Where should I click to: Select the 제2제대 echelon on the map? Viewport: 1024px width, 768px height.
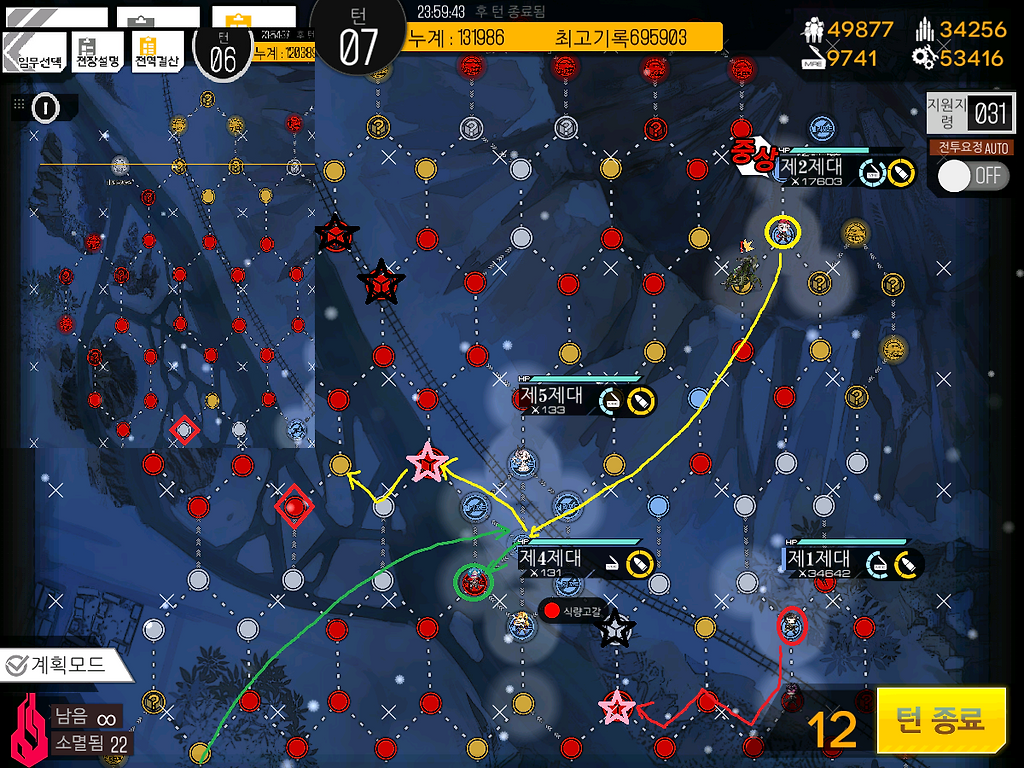pos(782,232)
